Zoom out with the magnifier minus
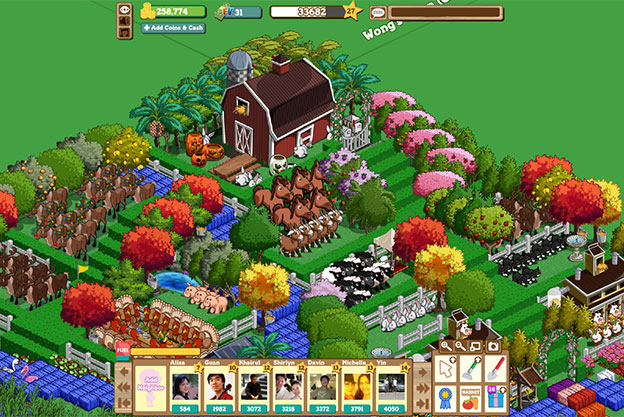The width and height of the screenshot is (624, 417). pos(459,345)
